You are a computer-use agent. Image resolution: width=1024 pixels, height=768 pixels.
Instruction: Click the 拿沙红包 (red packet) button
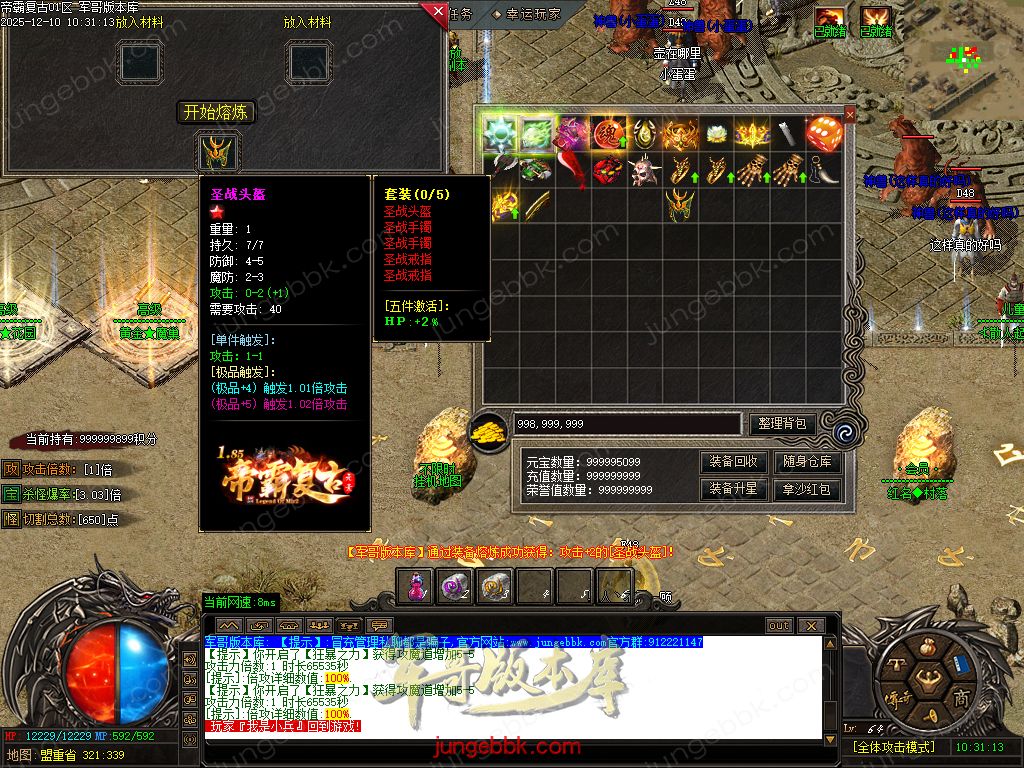point(808,489)
